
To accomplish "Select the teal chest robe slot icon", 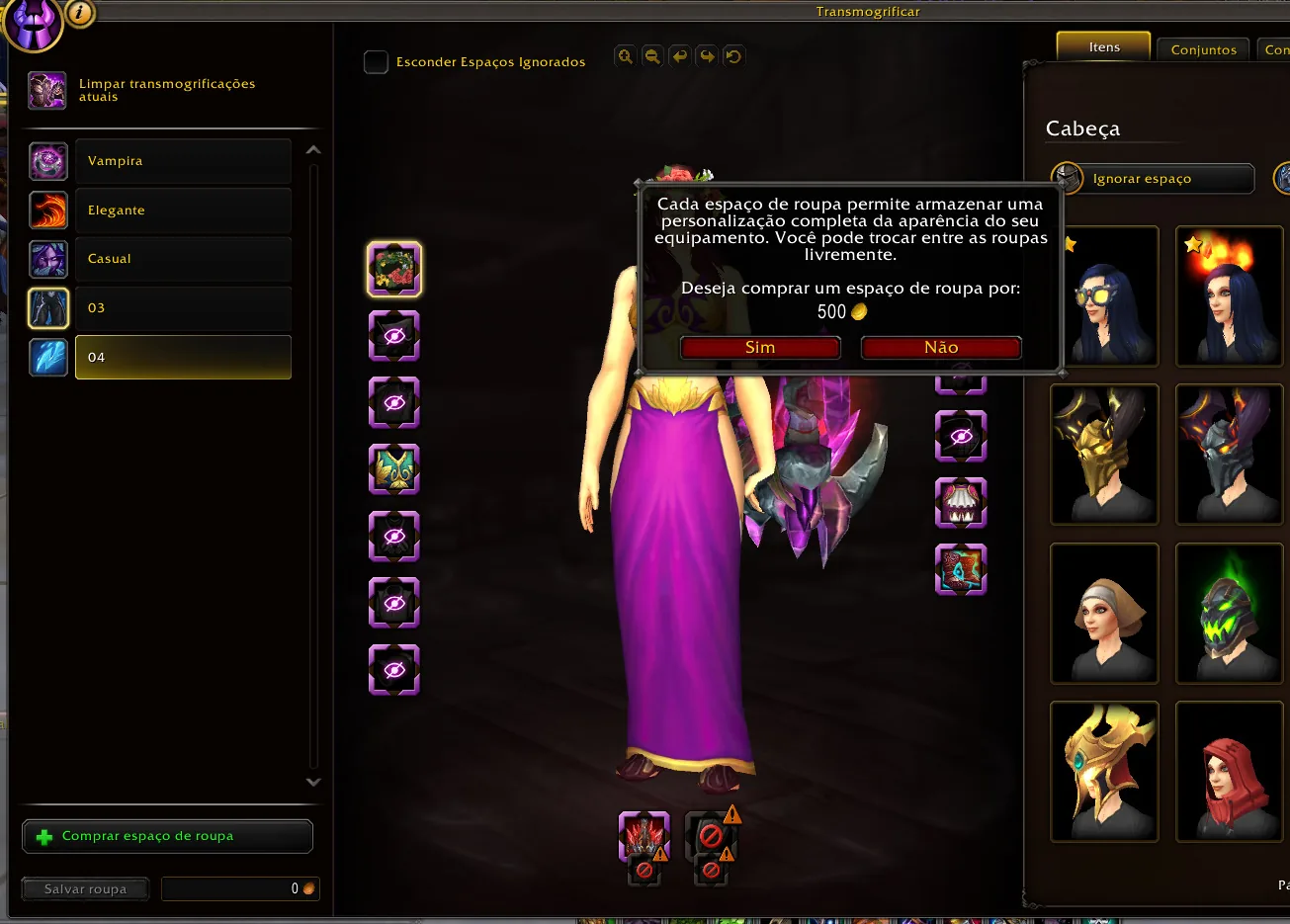I will [x=395, y=469].
